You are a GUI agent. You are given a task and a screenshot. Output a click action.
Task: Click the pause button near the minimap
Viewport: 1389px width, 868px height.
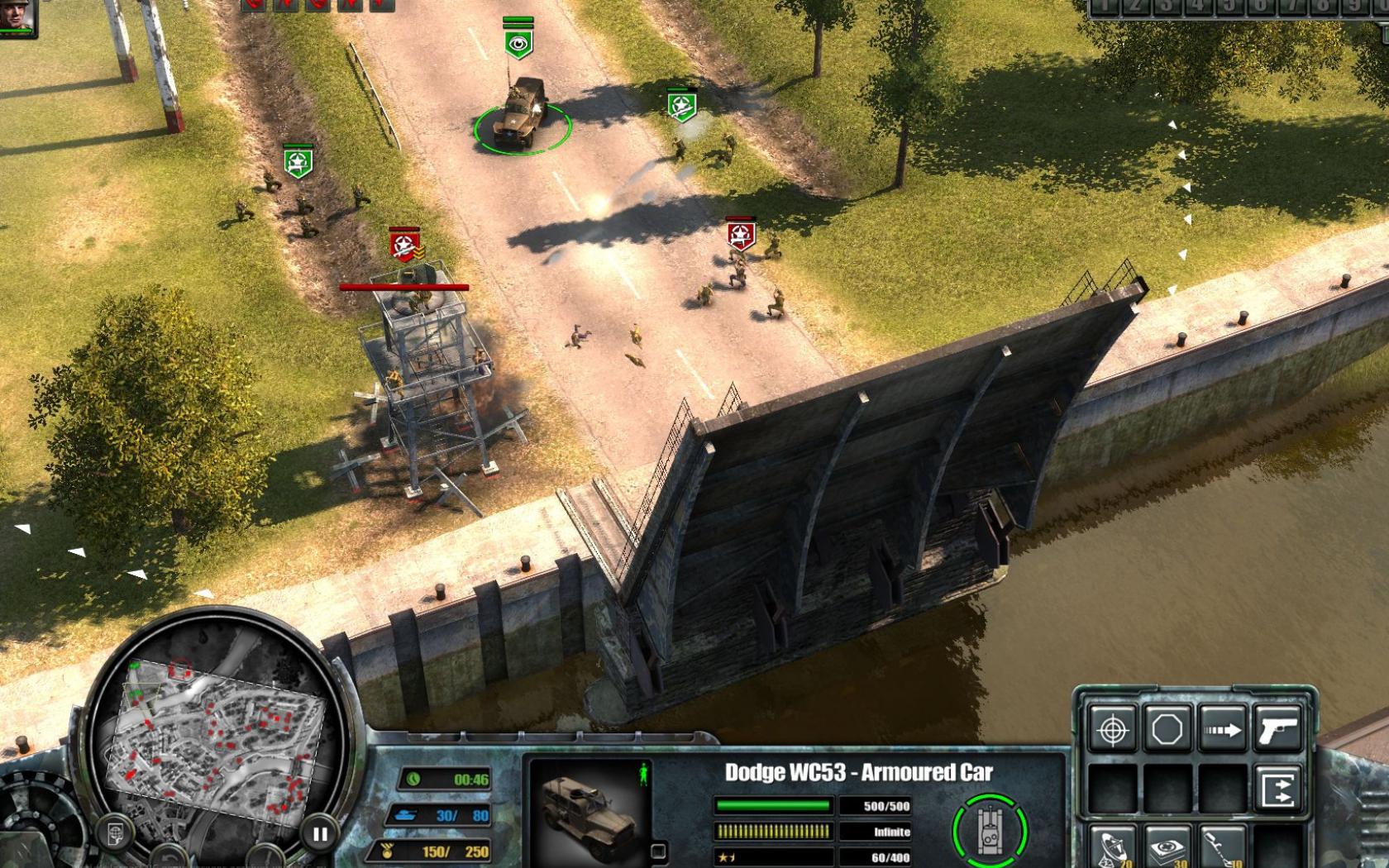[x=321, y=833]
